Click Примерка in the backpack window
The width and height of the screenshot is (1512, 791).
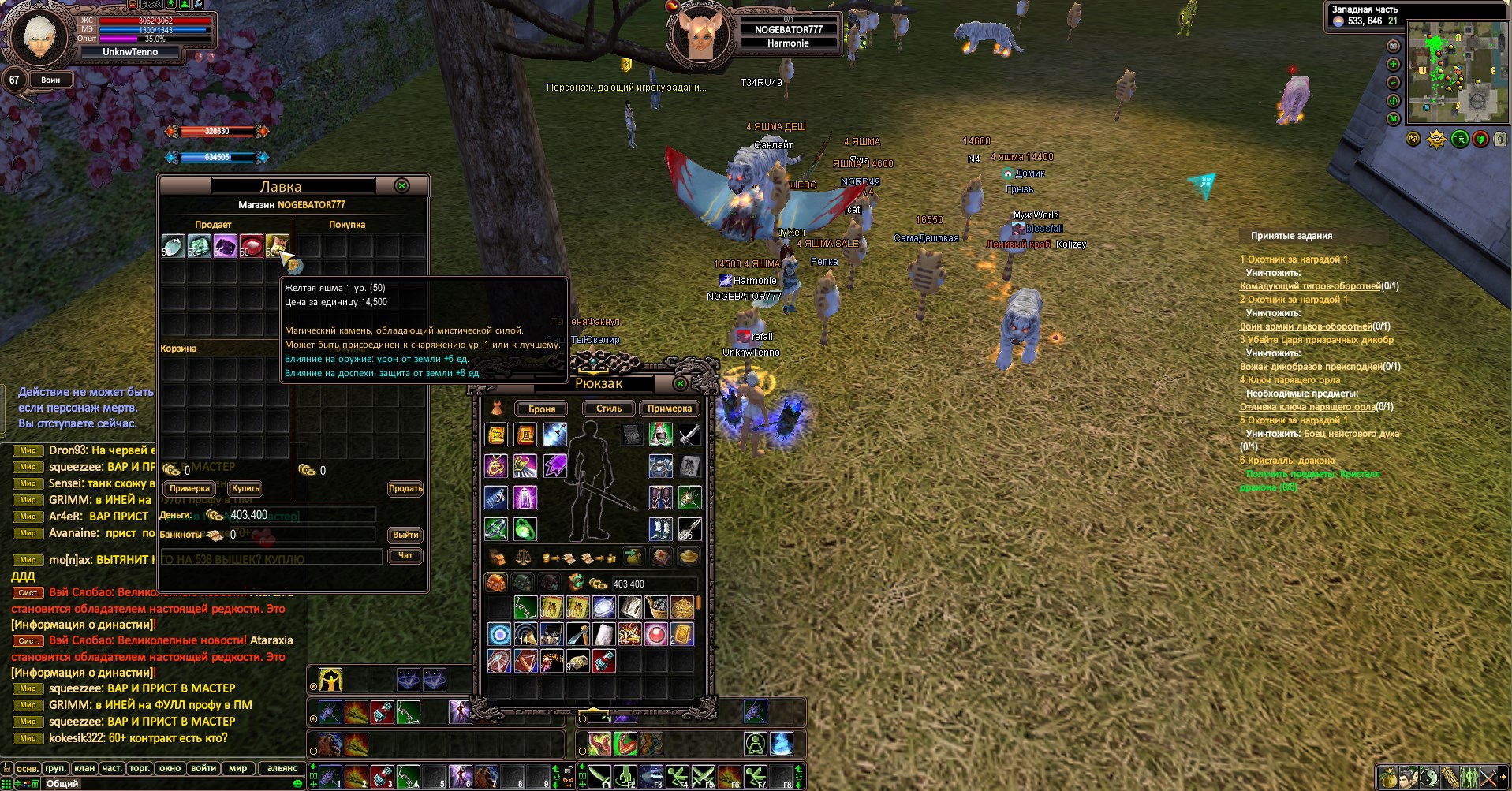pyautogui.click(x=669, y=409)
